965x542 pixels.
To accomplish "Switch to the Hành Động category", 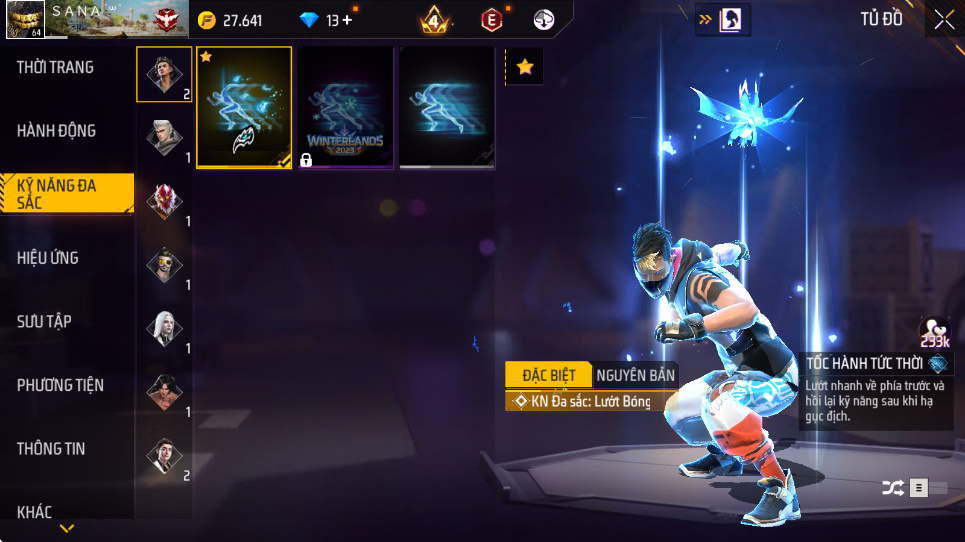I will [x=56, y=131].
